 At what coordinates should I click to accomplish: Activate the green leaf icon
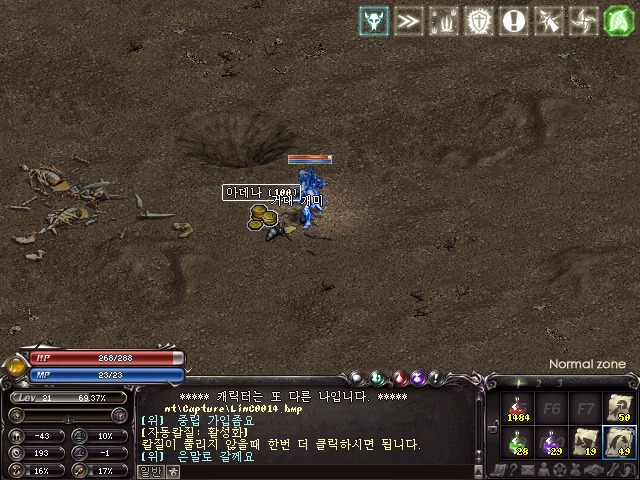pyautogui.click(x=620, y=22)
